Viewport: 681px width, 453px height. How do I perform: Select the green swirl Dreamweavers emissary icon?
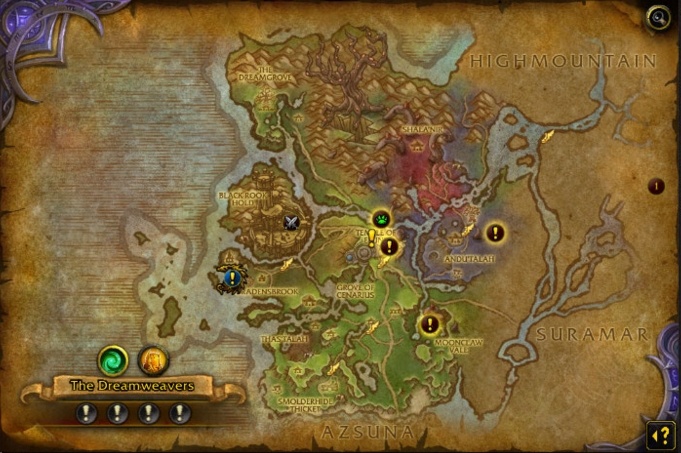112,359
